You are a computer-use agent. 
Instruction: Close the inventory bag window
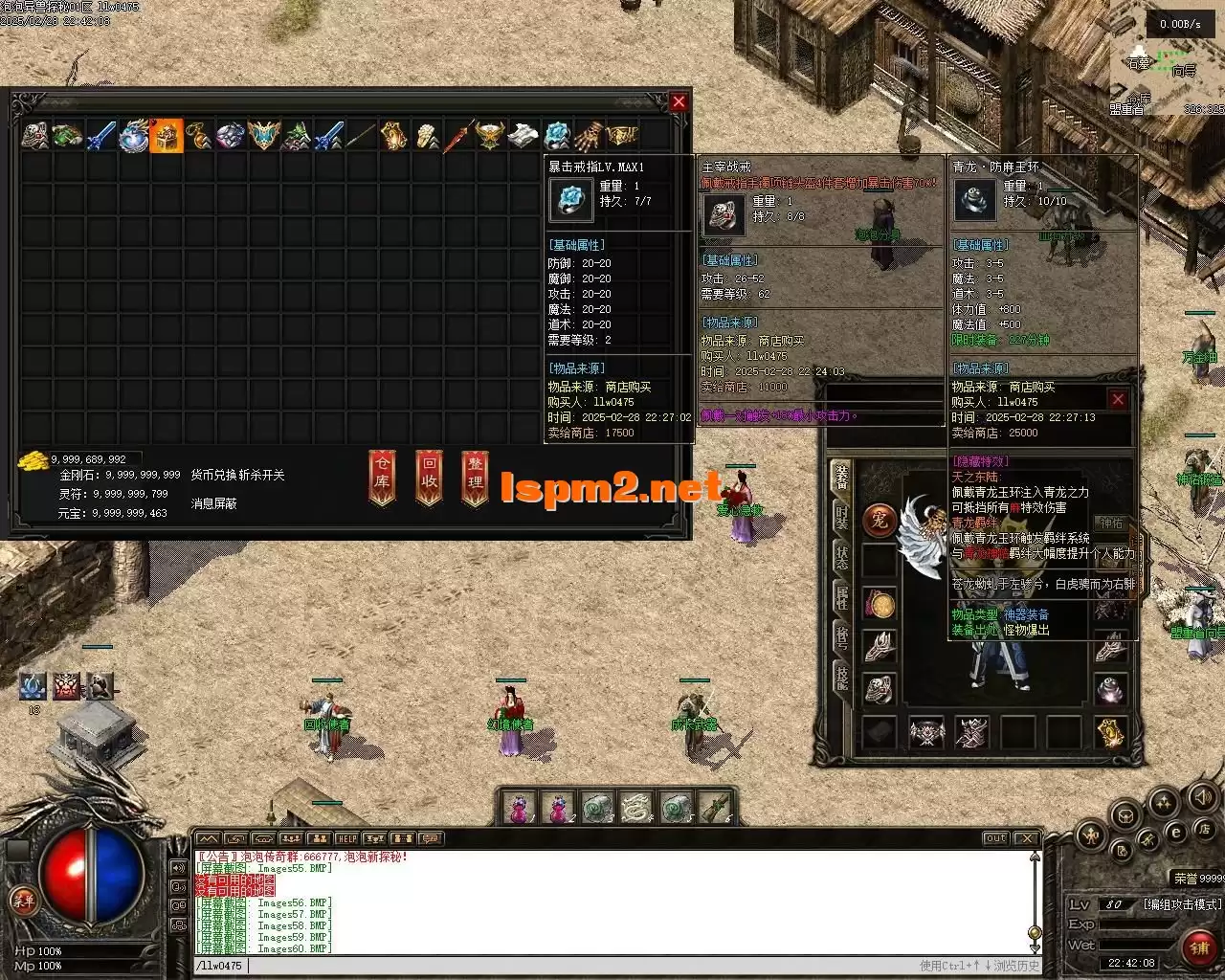(679, 102)
